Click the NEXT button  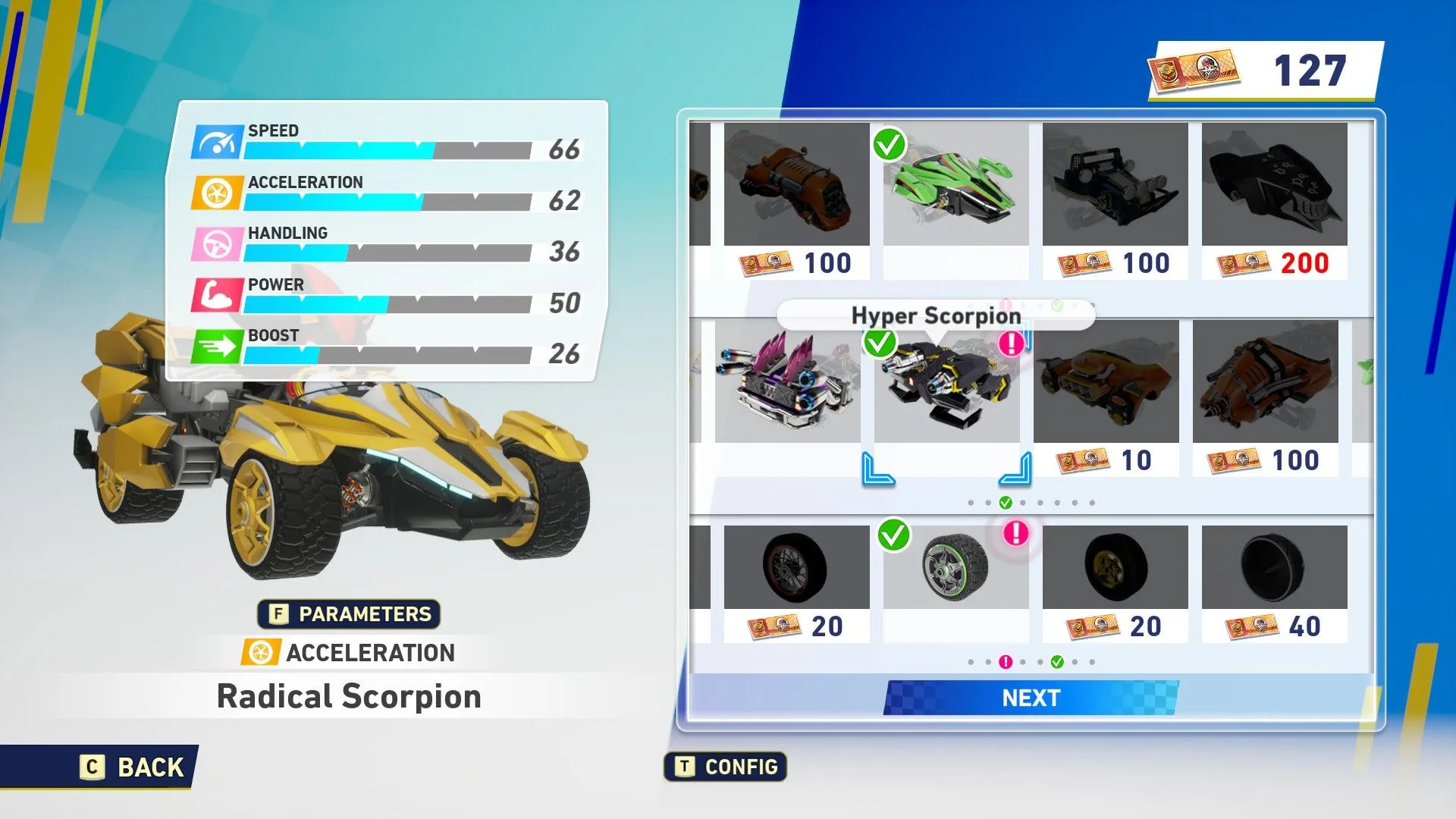pyautogui.click(x=1031, y=698)
